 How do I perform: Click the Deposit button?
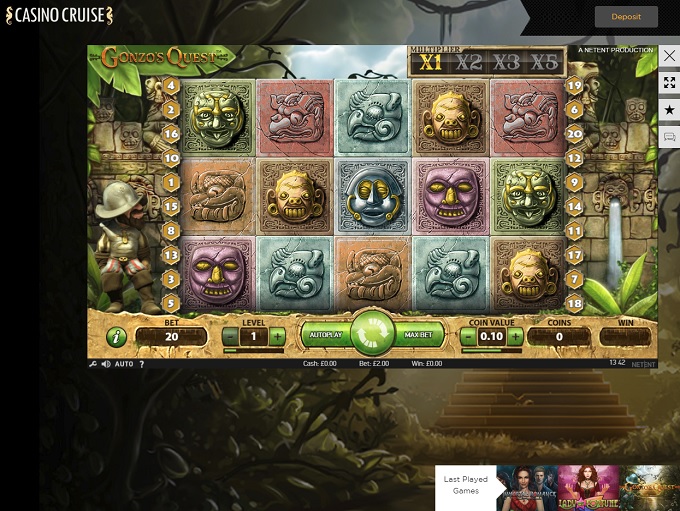(626, 16)
